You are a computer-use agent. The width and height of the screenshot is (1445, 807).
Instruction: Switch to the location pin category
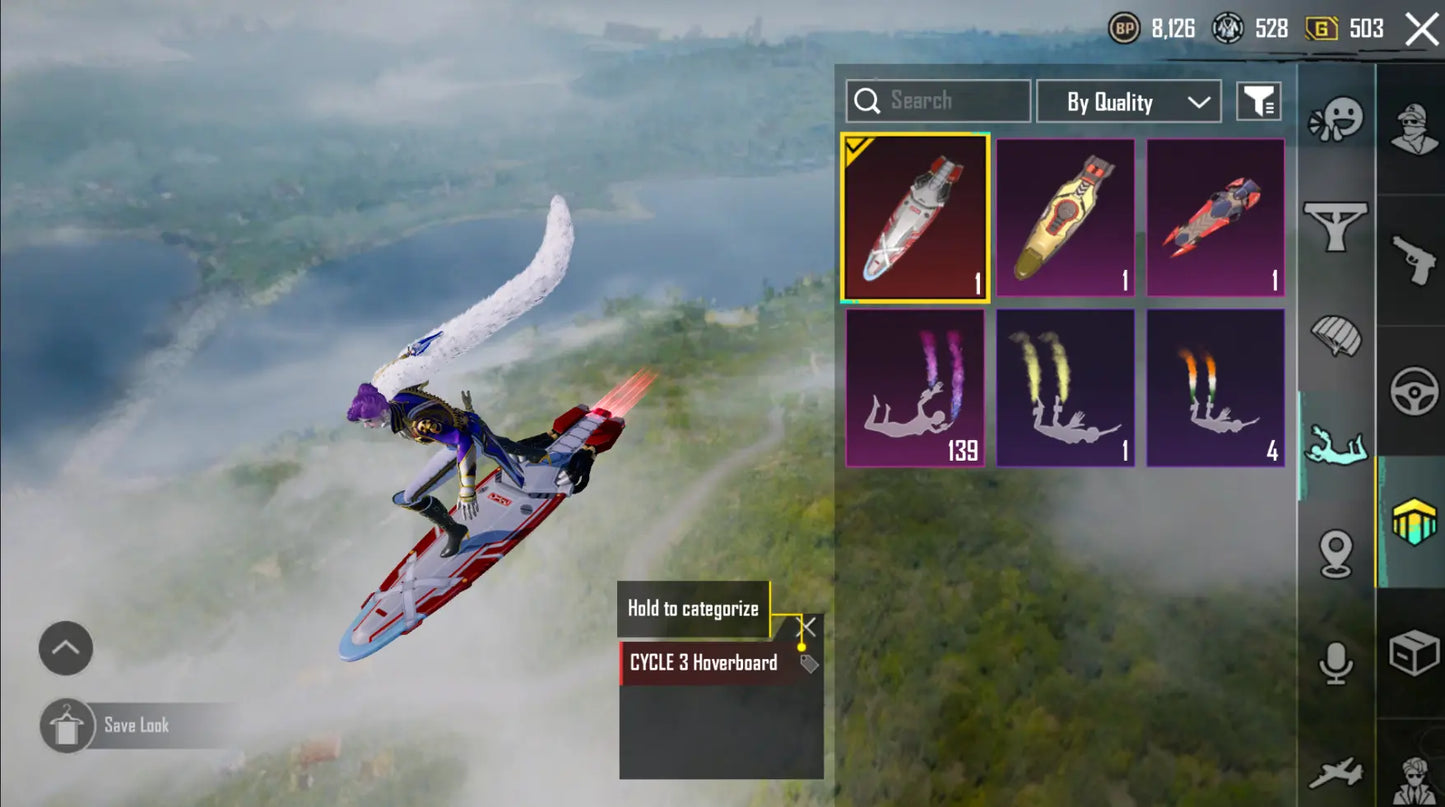1336,553
